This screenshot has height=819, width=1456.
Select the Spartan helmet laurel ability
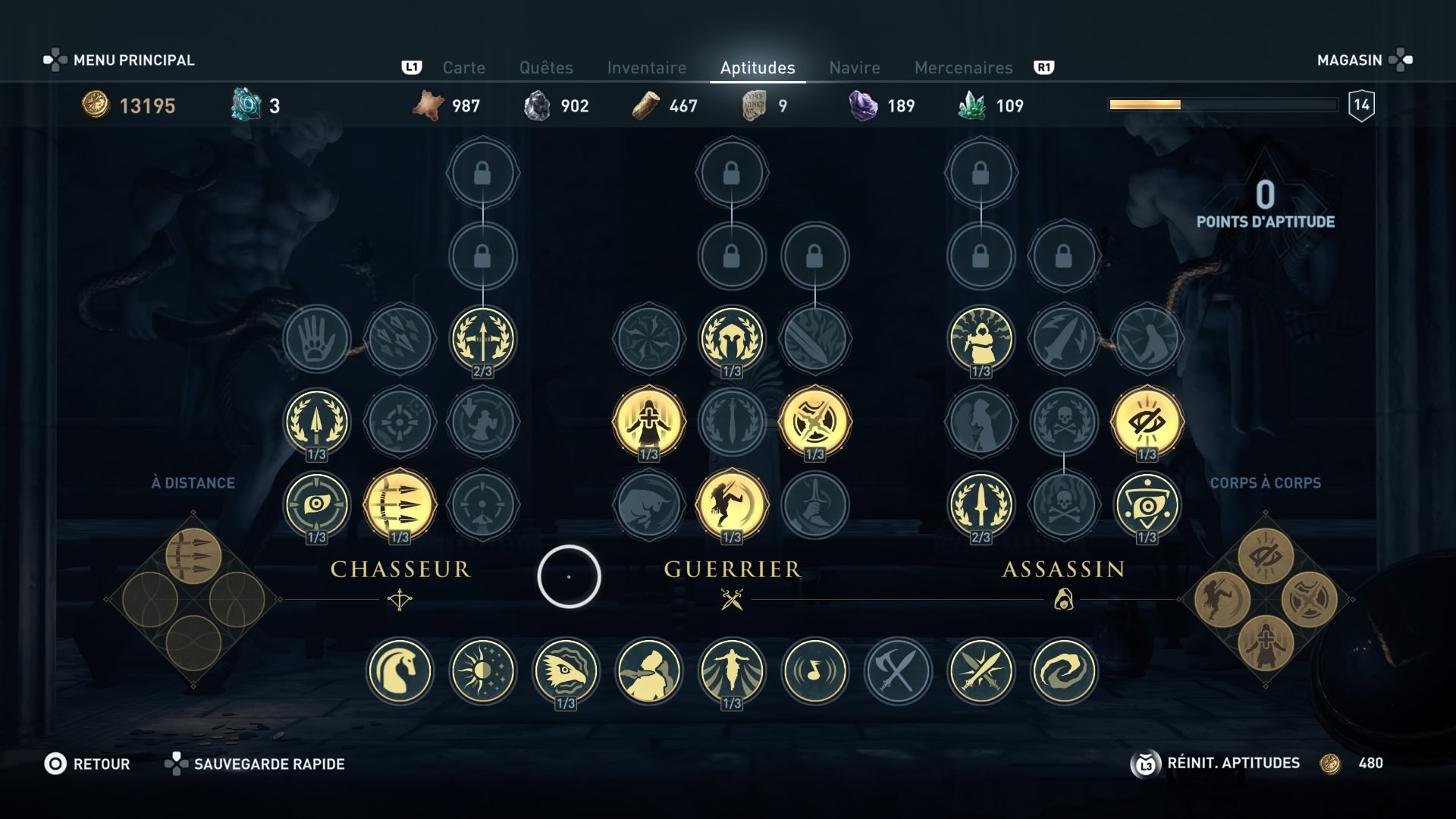pyautogui.click(x=731, y=338)
